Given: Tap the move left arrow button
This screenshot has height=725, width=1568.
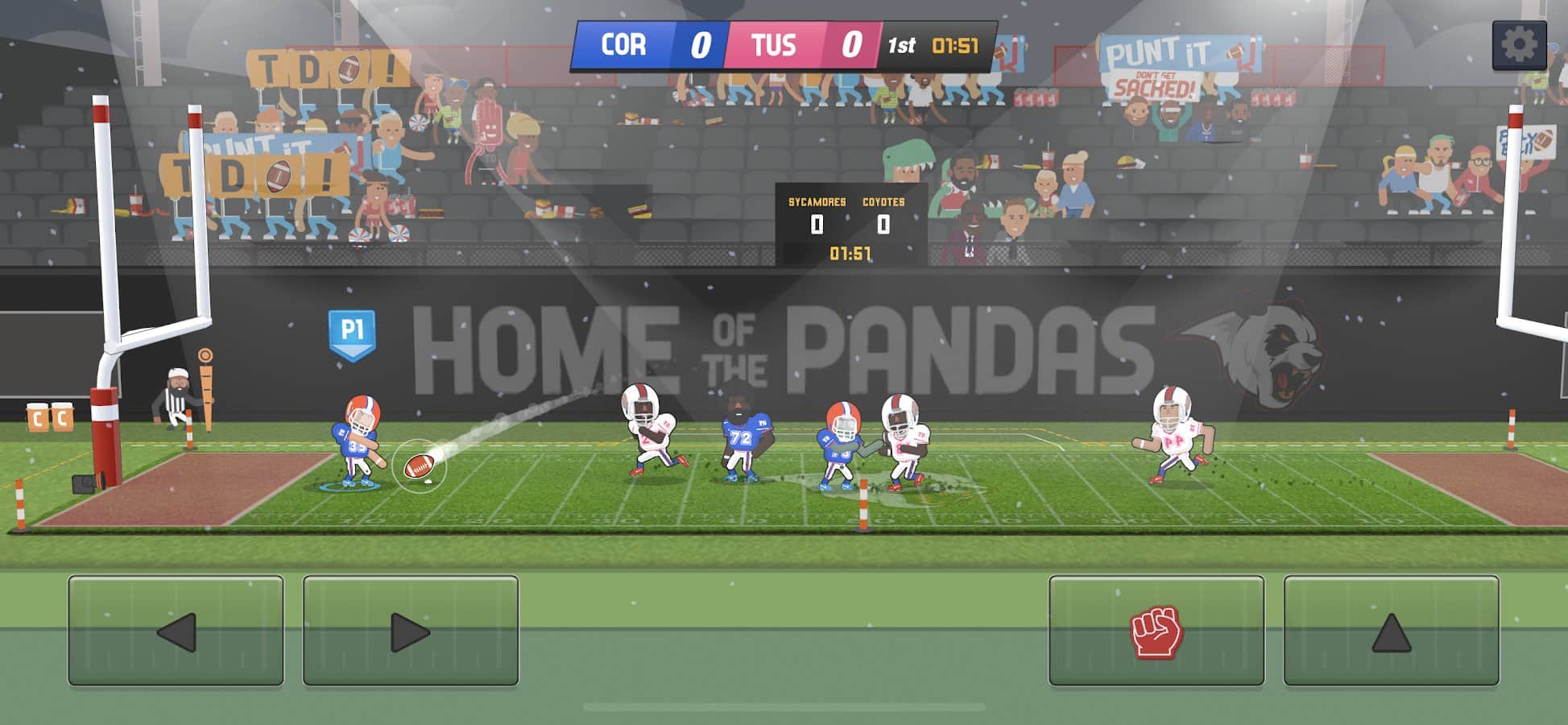Looking at the screenshot, I should point(176,631).
